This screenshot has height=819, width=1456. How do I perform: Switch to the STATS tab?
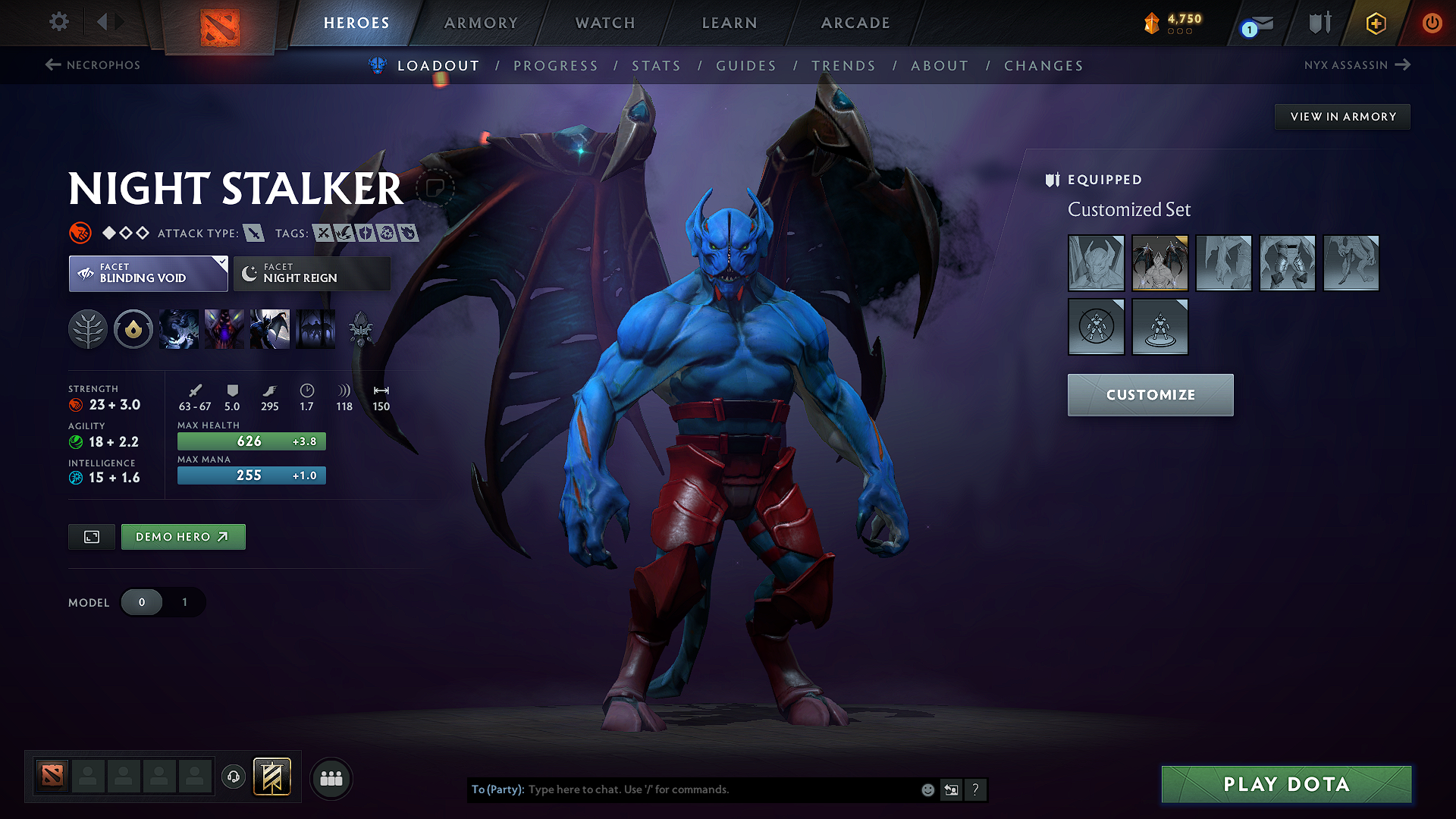pyautogui.click(x=657, y=66)
